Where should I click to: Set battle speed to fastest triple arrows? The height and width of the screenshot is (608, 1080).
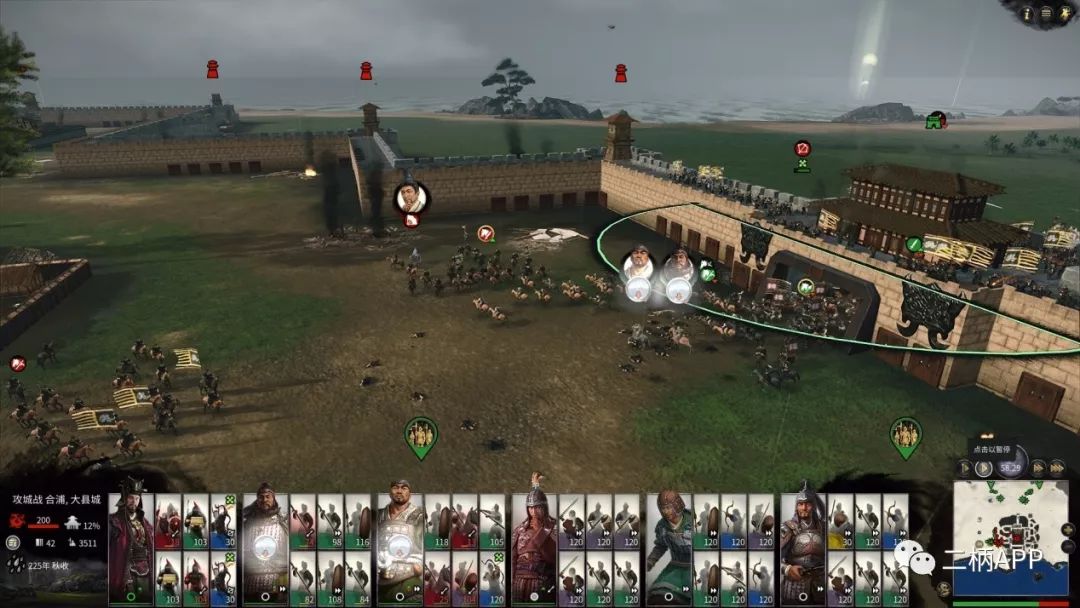point(1057,467)
